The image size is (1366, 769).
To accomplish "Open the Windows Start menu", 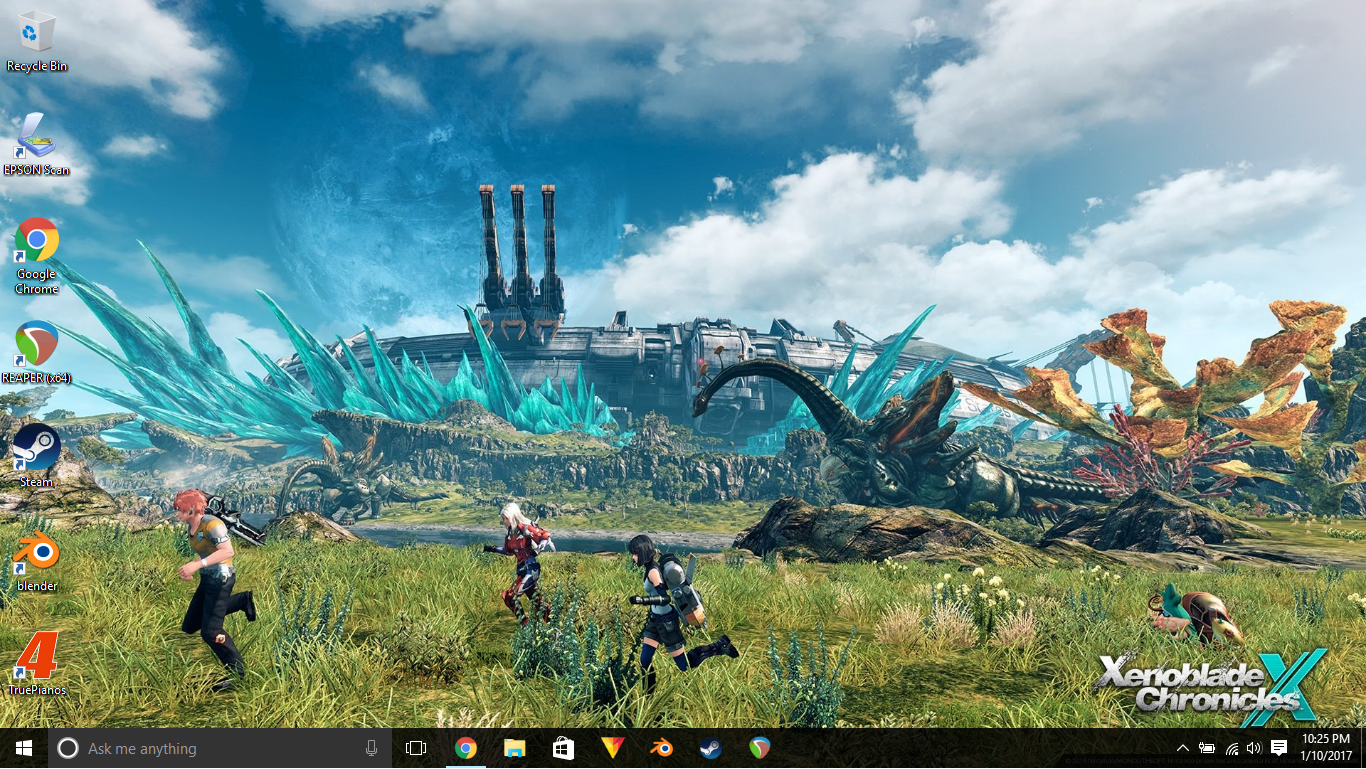I will tap(23, 748).
